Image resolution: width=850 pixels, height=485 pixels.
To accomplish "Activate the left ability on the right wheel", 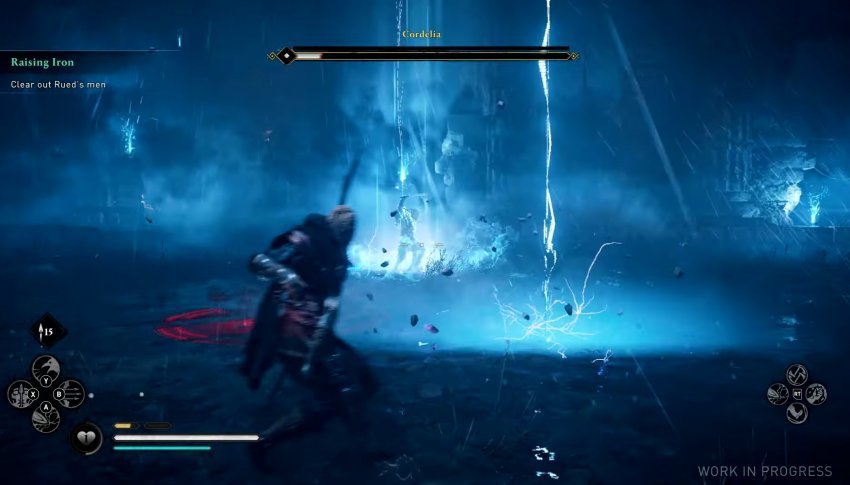I will click(778, 394).
